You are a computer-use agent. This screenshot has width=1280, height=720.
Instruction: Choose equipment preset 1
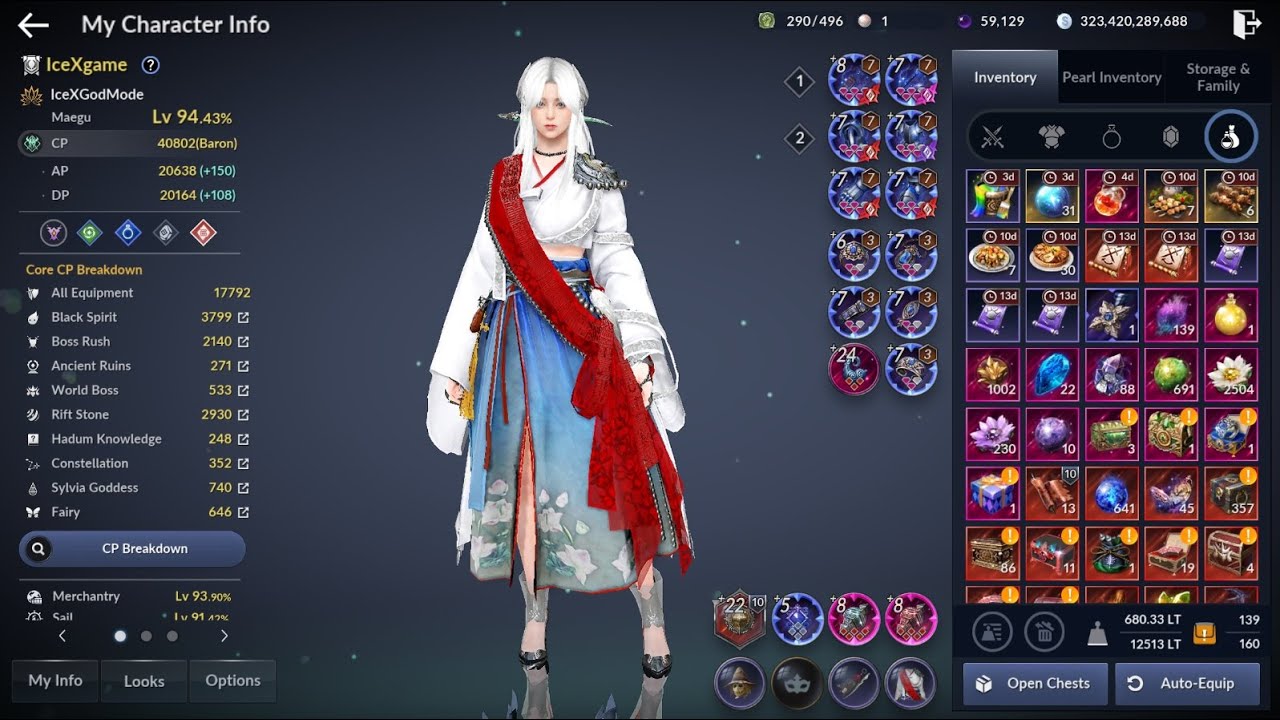[x=799, y=82]
